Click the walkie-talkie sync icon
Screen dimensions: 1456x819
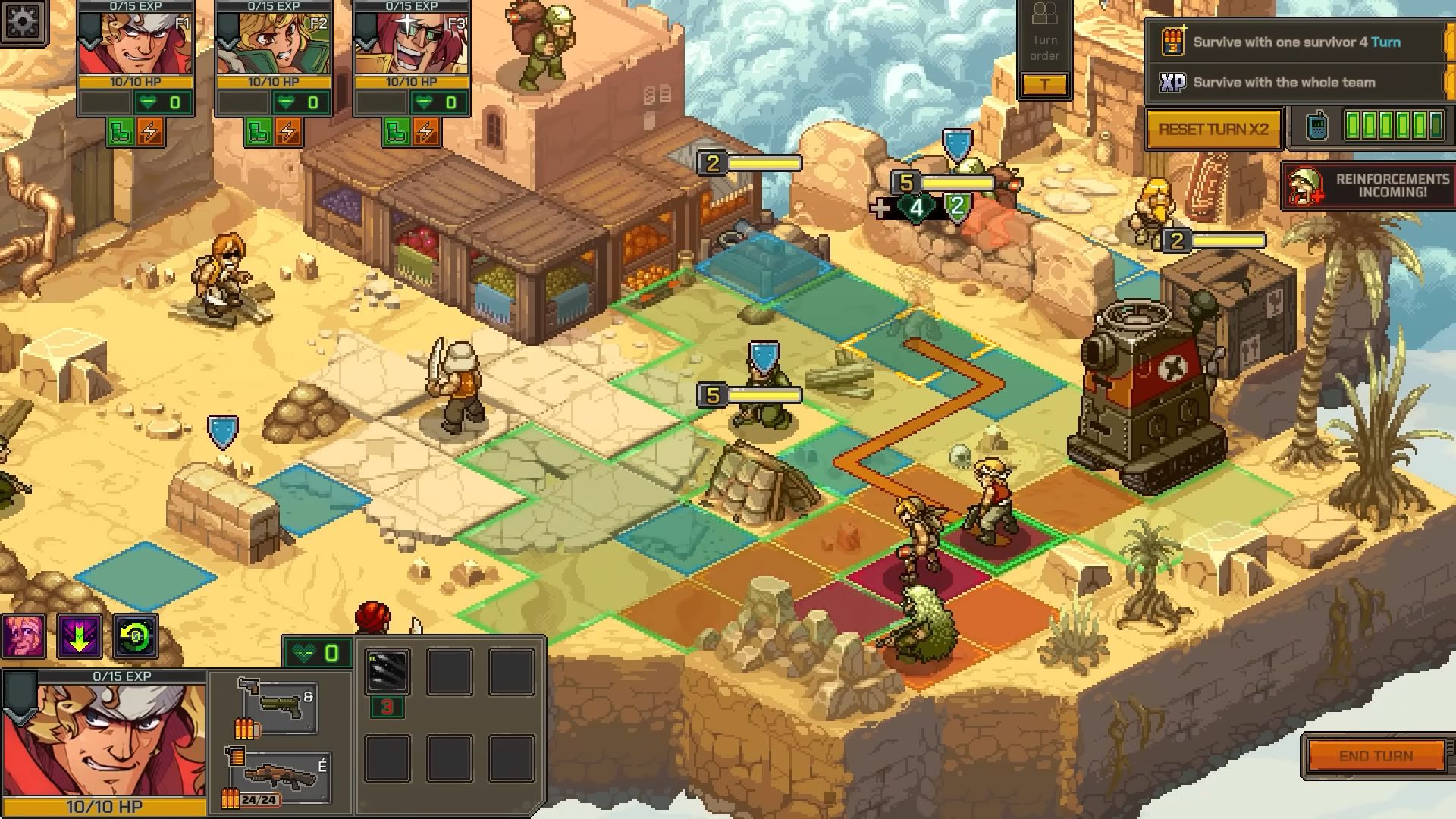click(x=1317, y=126)
